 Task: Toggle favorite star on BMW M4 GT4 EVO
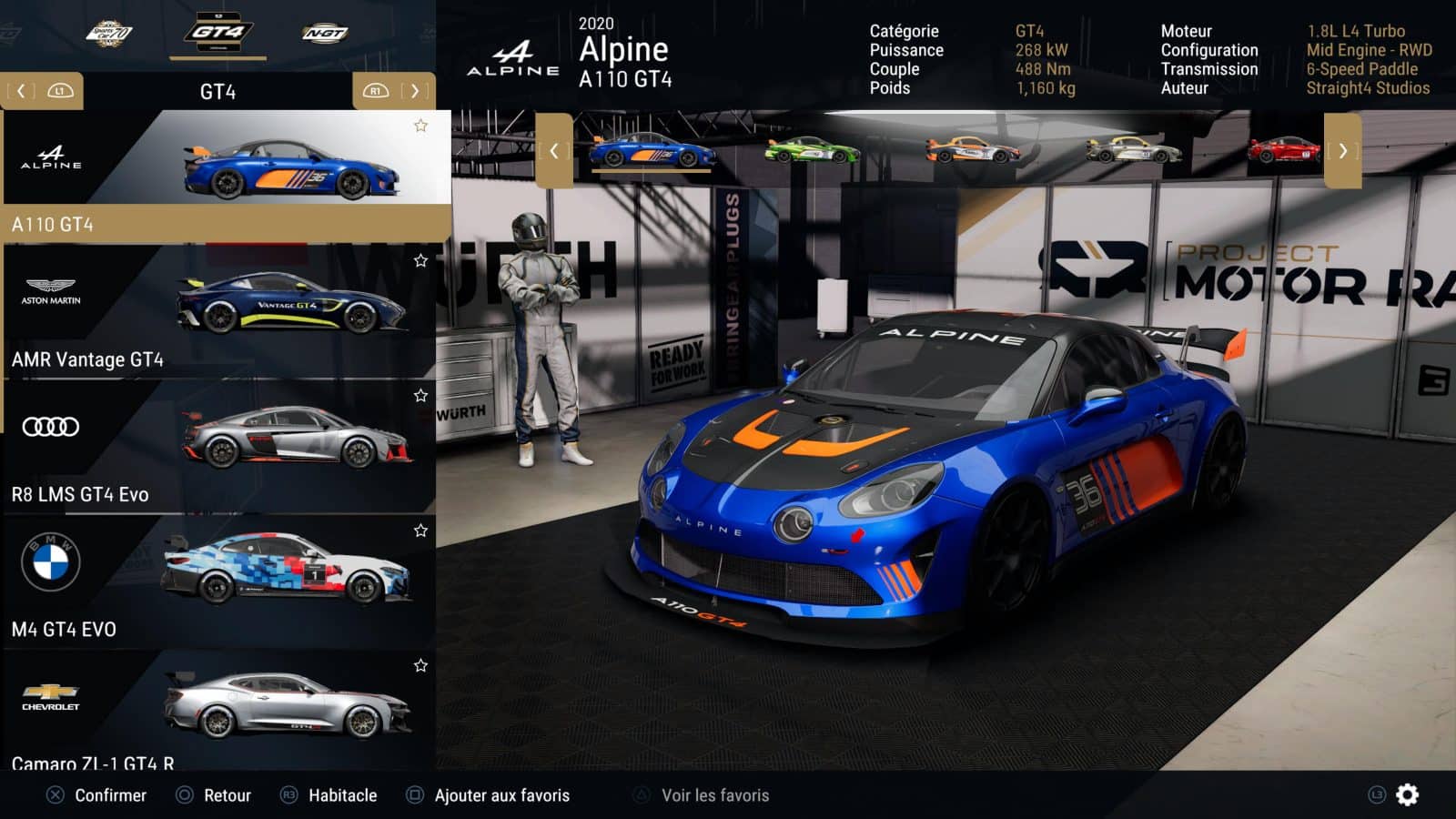420,531
